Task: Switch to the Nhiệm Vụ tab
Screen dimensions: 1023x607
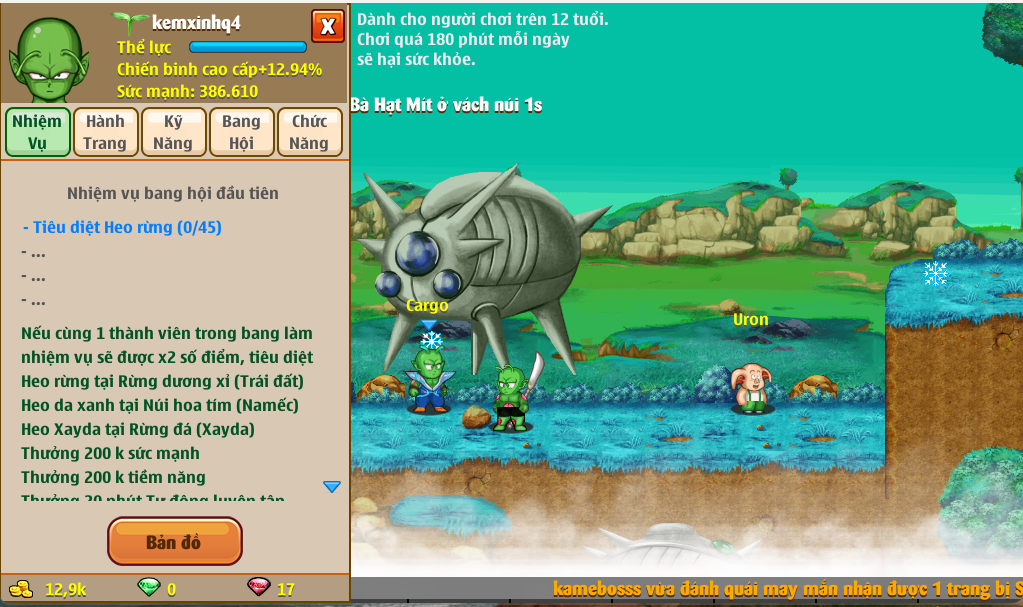Action: (x=38, y=132)
